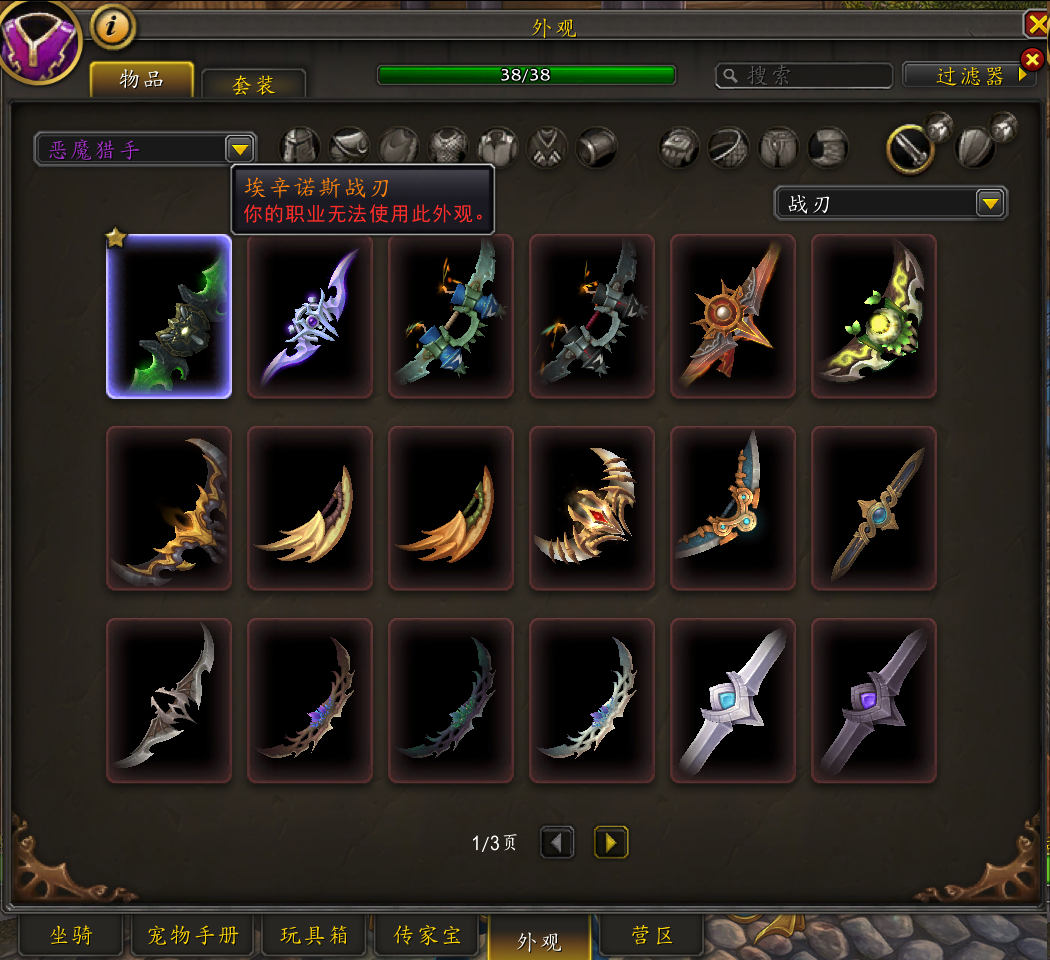Select the warglaive with glowing red gem
1050x960 pixels.
coord(592,508)
